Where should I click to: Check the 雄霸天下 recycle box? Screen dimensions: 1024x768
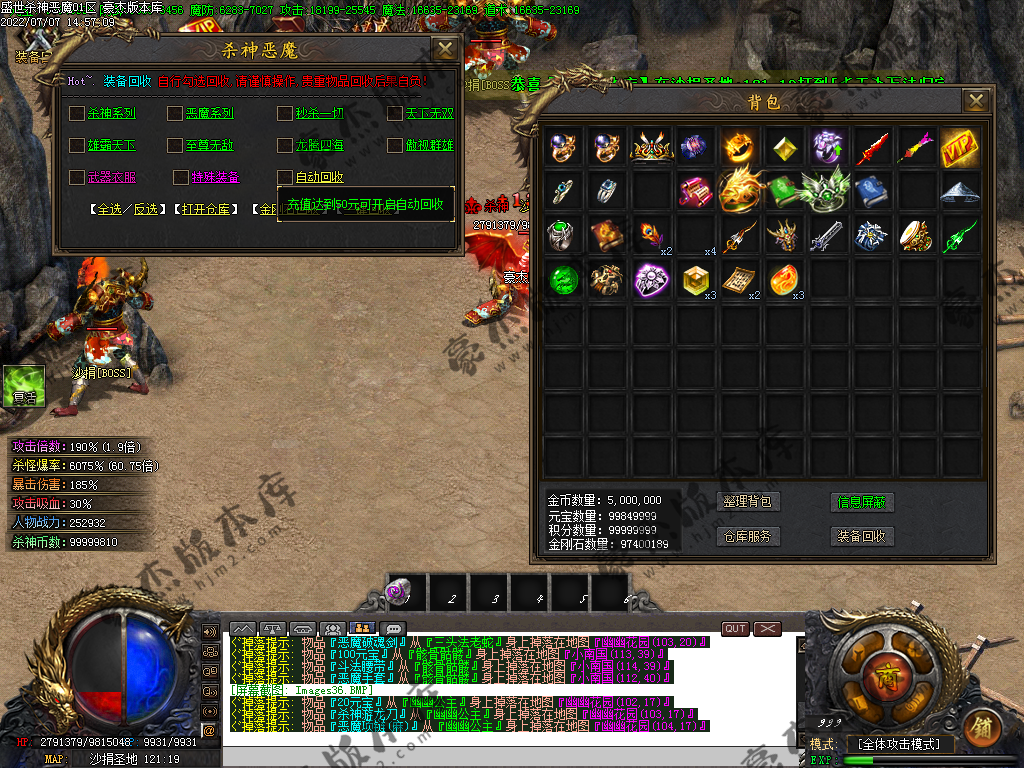tap(77, 146)
